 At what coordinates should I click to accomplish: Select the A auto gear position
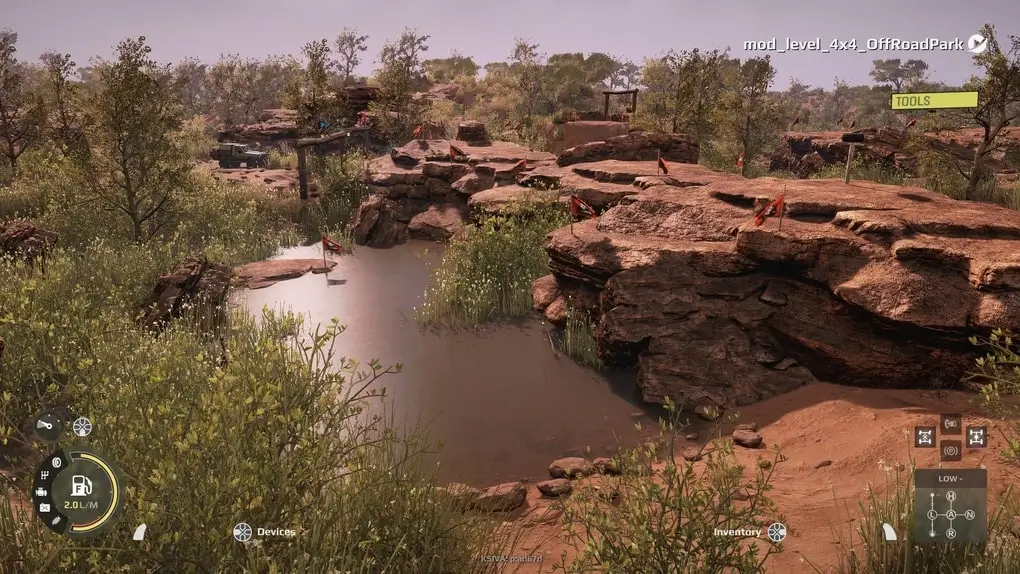[x=951, y=515]
